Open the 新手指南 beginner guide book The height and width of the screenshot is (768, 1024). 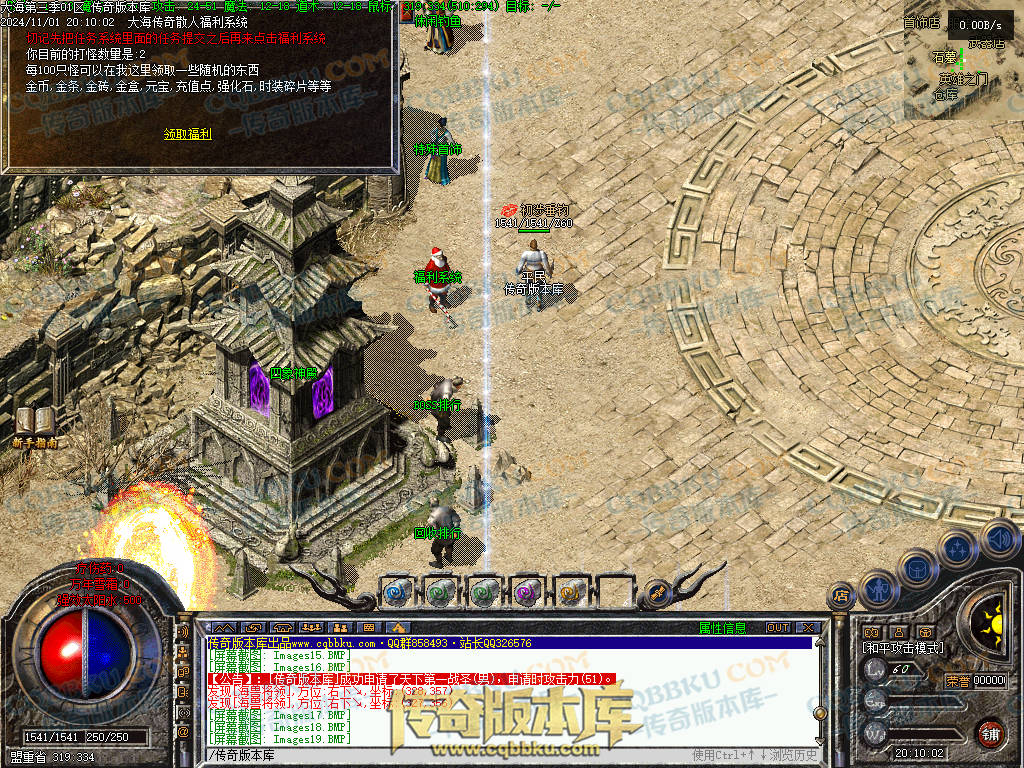[x=35, y=423]
